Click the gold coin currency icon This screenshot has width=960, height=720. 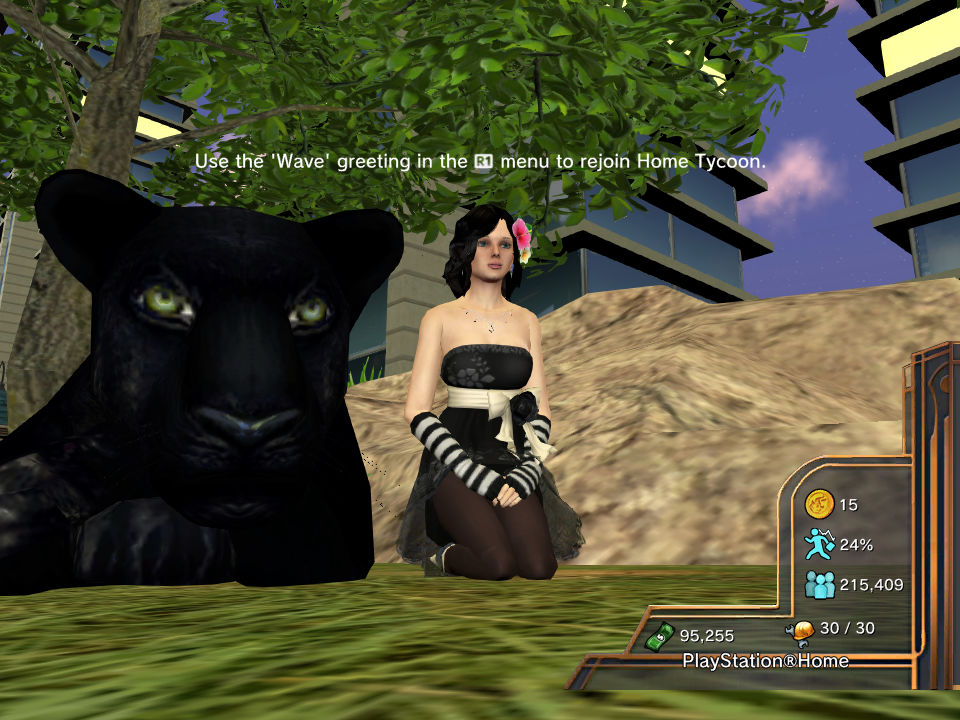819,505
